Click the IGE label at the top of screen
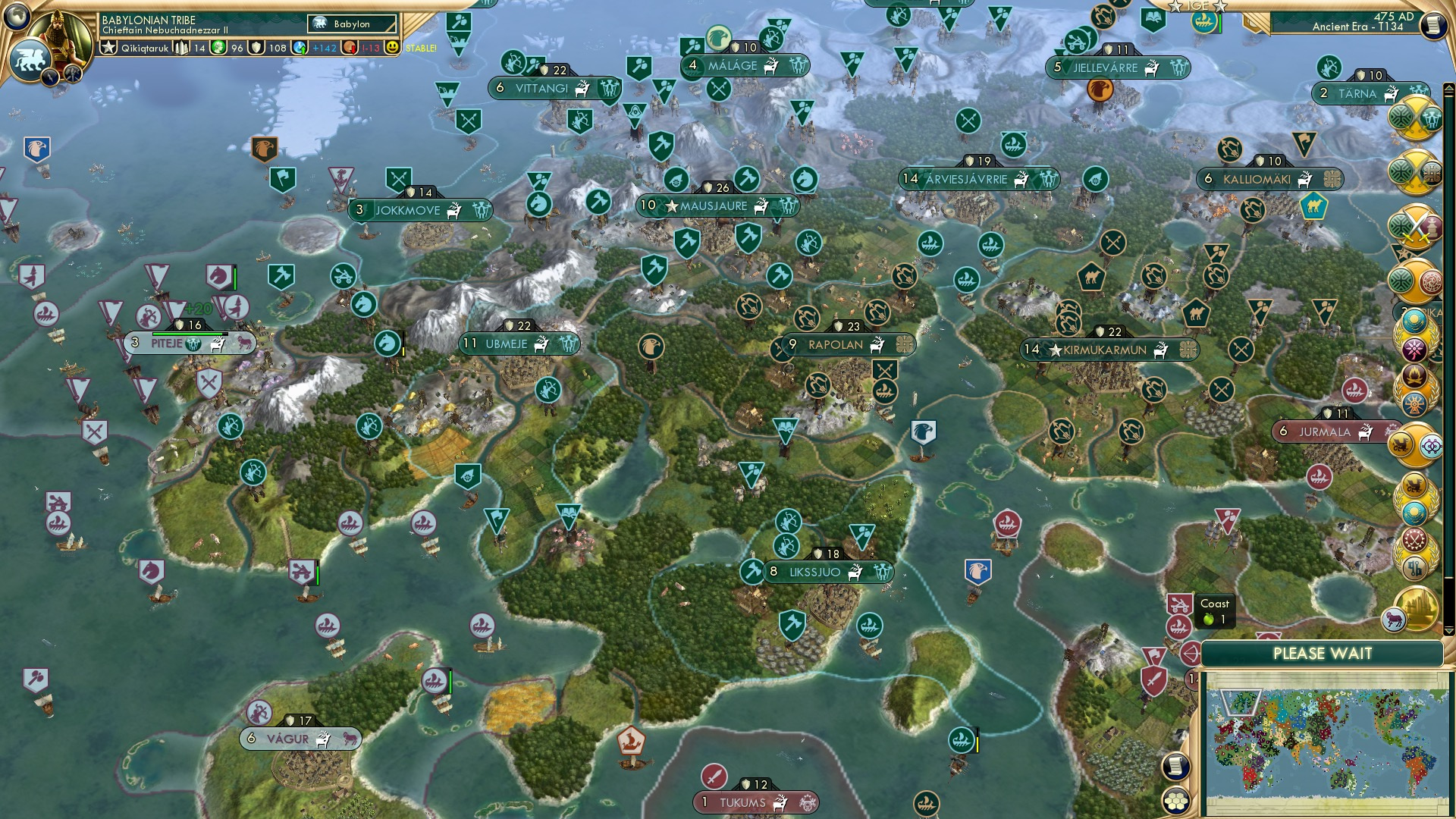 (x=1196, y=6)
